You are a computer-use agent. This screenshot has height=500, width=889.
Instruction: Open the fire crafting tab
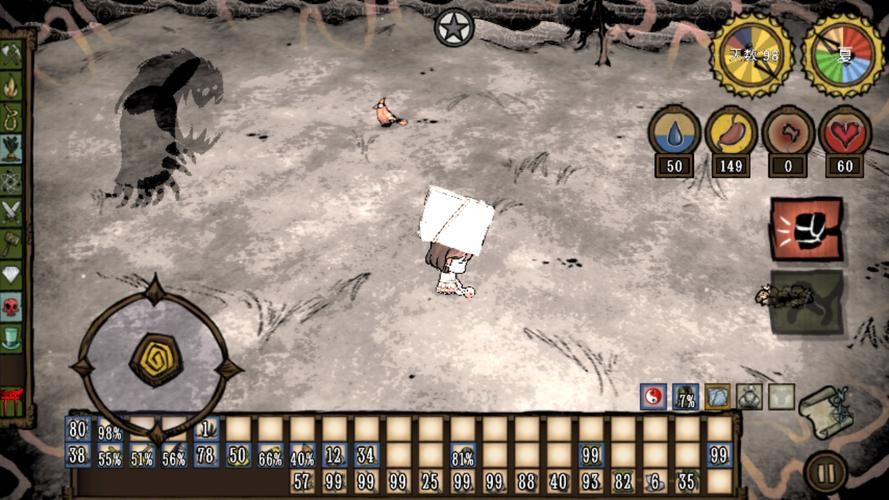[x=11, y=87]
